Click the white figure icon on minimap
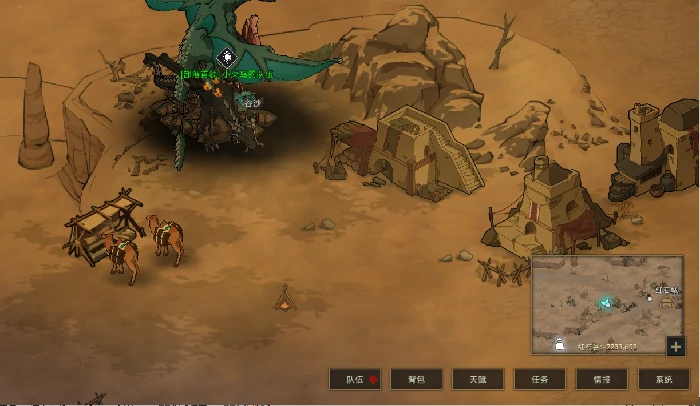This screenshot has height=406, width=700. 558,344
